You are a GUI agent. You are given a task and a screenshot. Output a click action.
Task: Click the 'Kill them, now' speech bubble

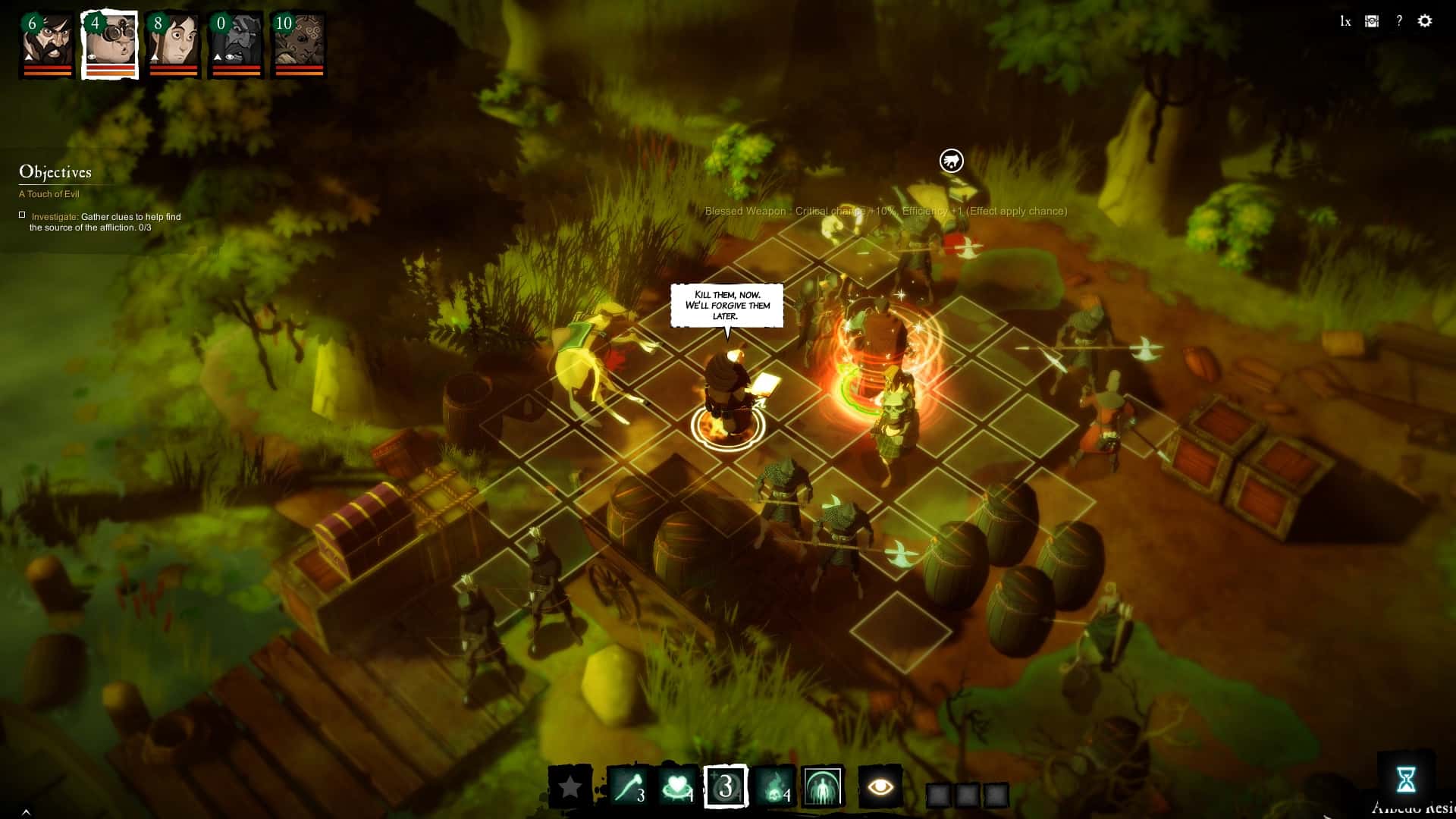coord(728,305)
